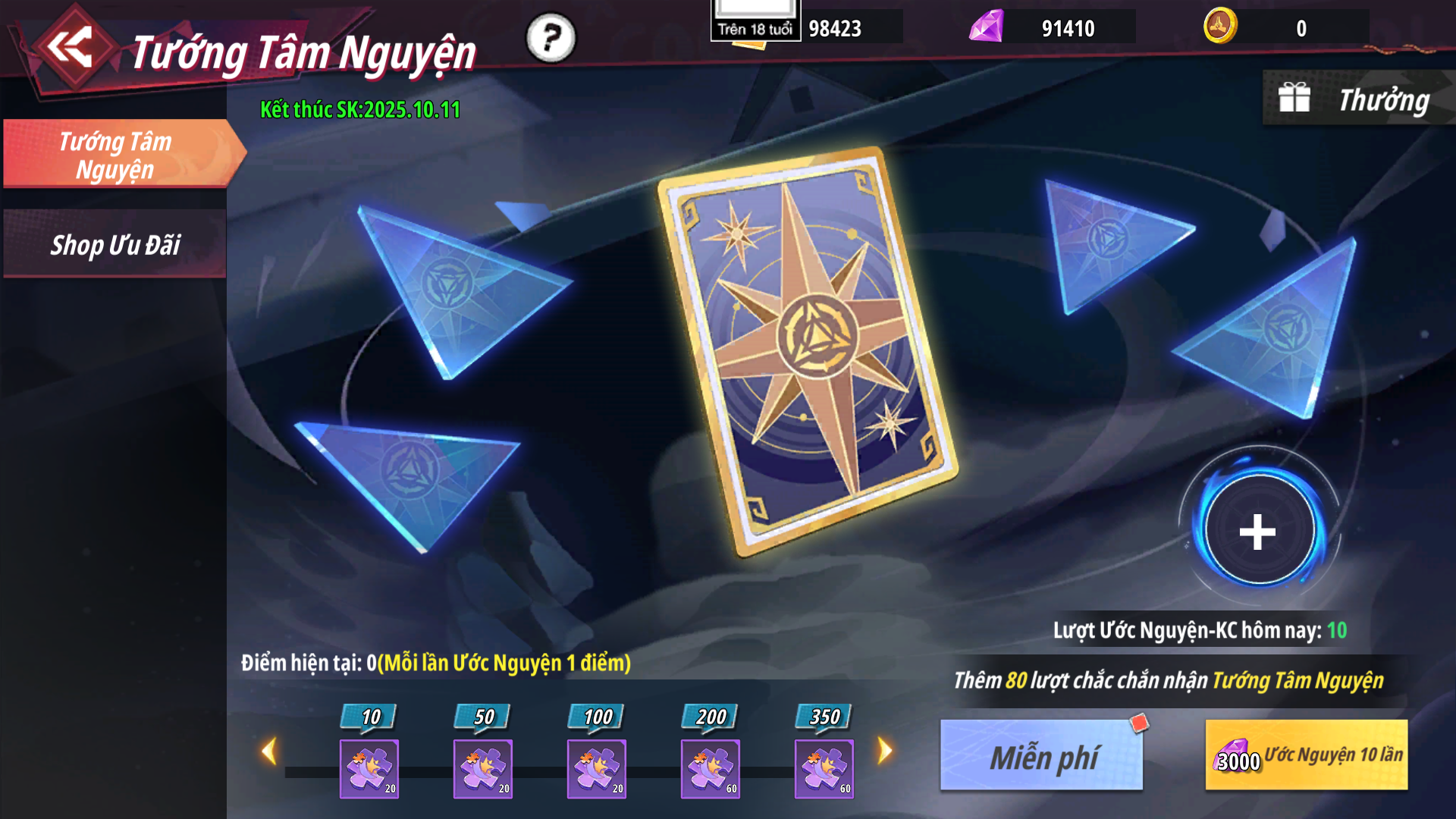Select the 50-point milestone puzzle reward

483,768
